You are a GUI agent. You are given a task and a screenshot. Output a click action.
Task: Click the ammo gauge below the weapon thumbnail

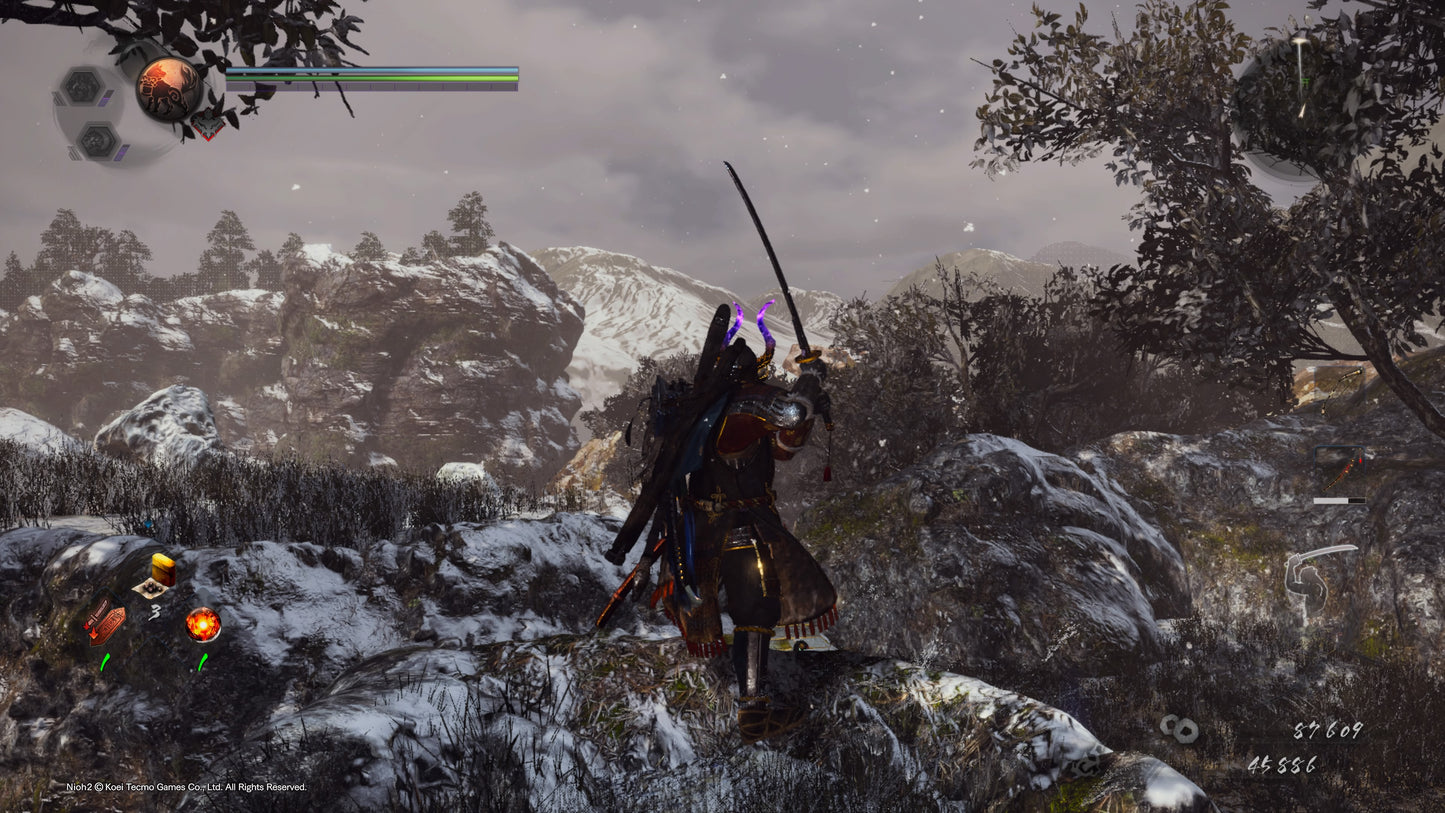click(x=1338, y=500)
